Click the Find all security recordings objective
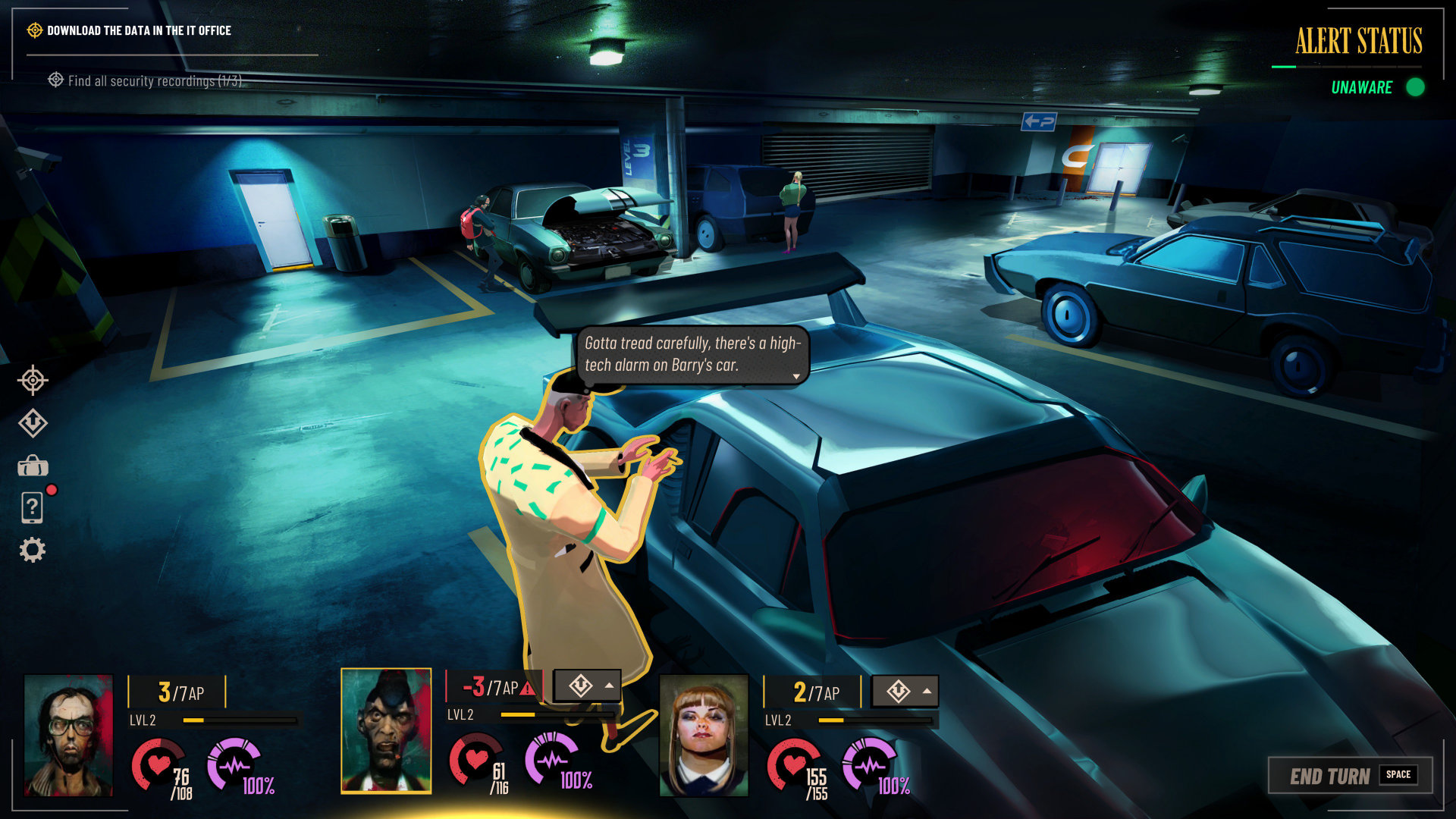The height and width of the screenshot is (819, 1456). point(154,80)
